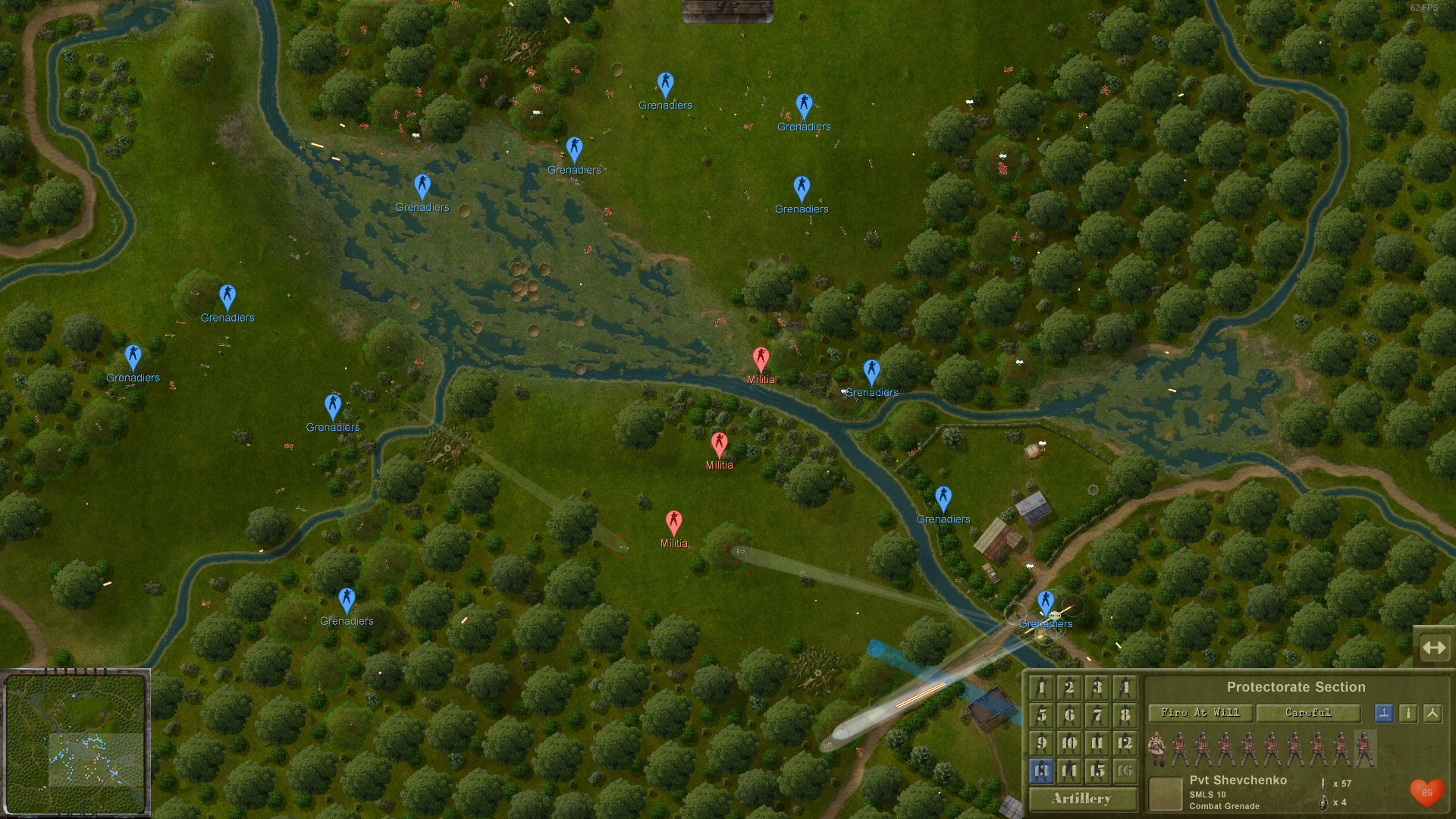1456x819 pixels.
Task: Choose the chevron stance icon
Action: click(x=1432, y=713)
